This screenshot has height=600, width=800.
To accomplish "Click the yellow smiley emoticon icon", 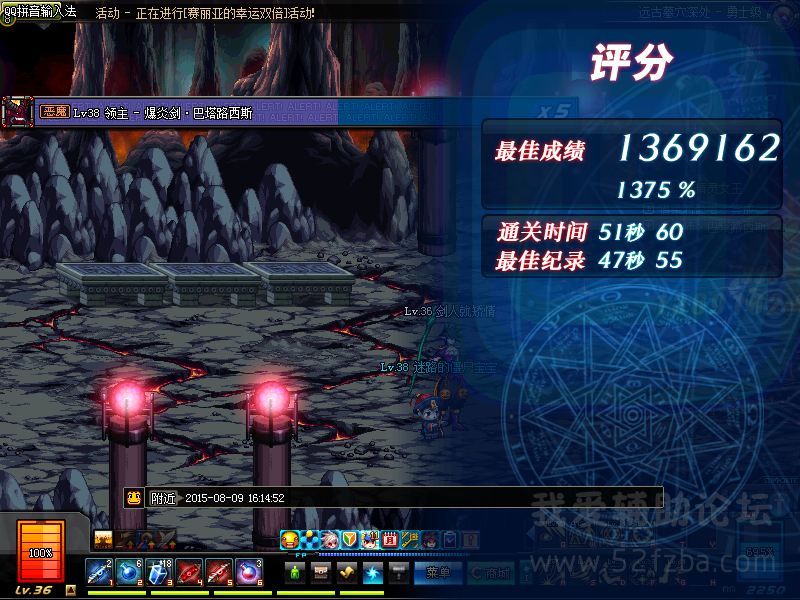I will [x=290, y=540].
